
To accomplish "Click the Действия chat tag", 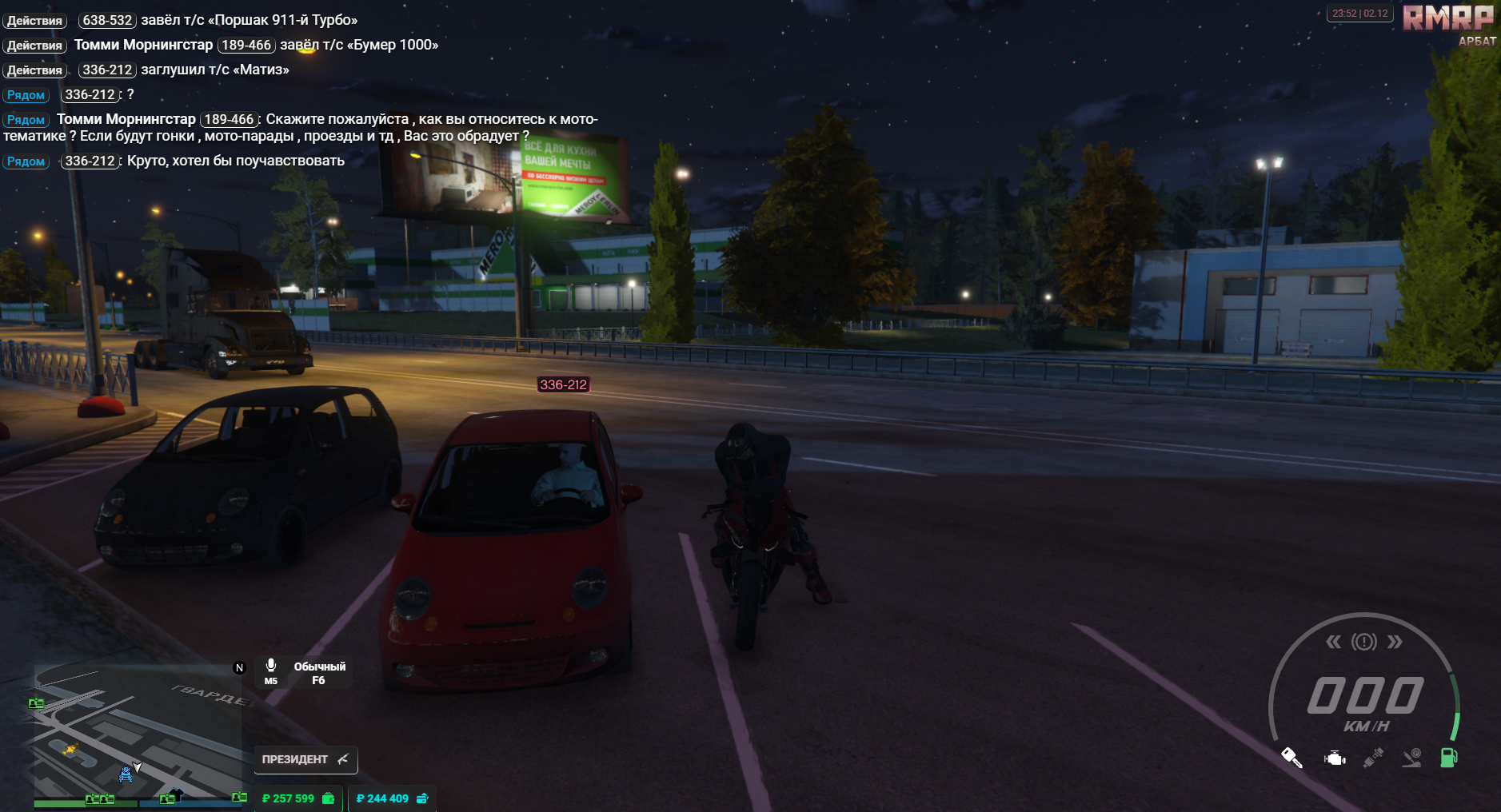I will 34,21.
